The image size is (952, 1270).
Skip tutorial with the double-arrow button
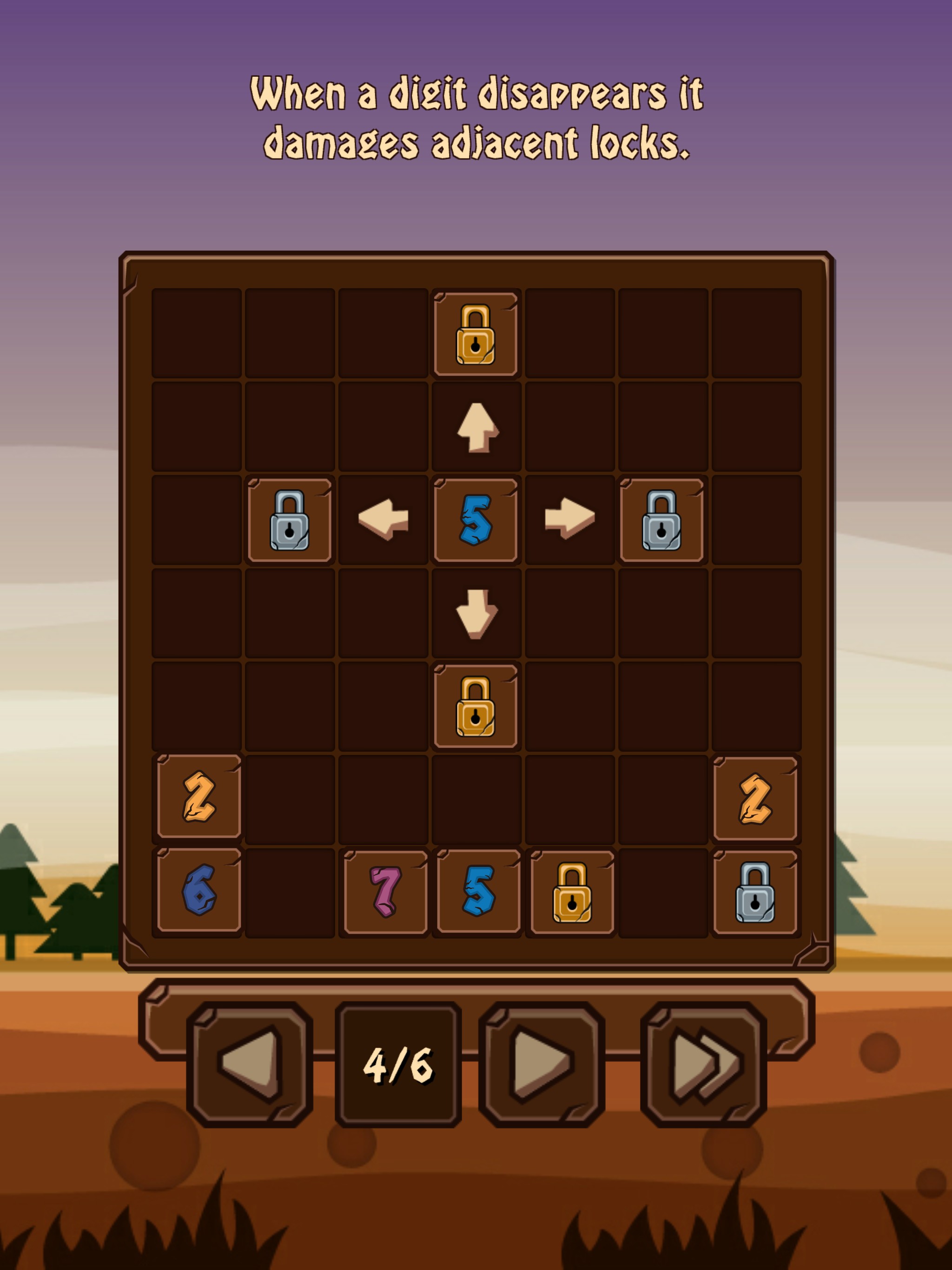pos(703,1065)
